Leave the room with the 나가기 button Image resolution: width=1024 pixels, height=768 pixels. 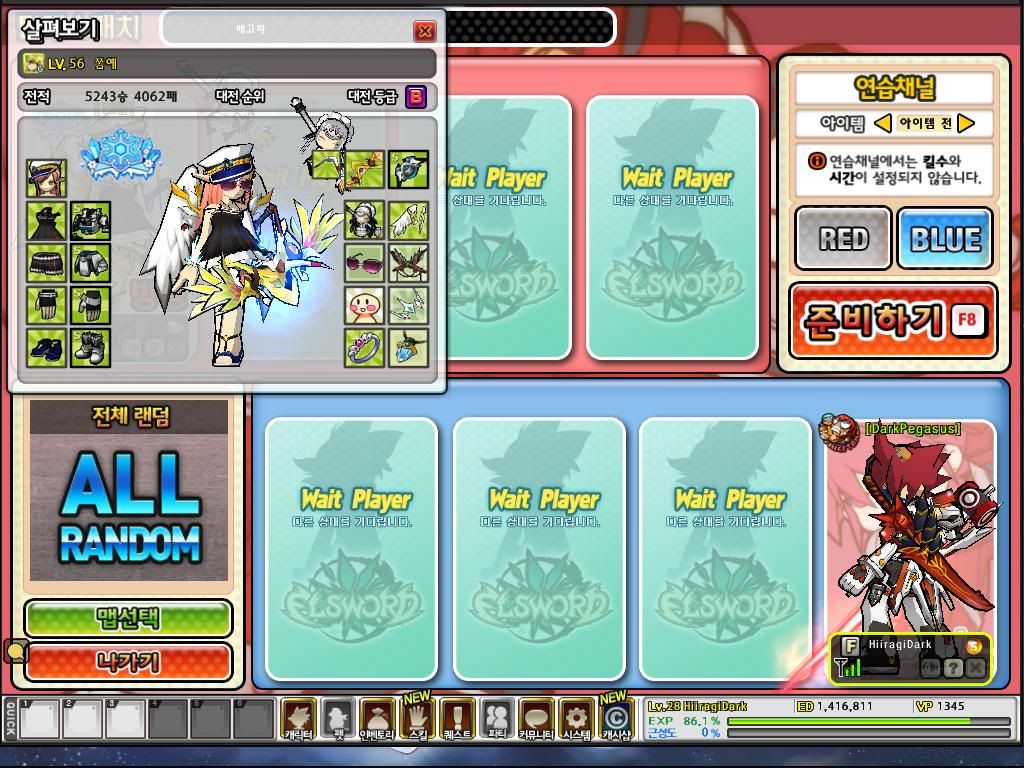pos(128,661)
